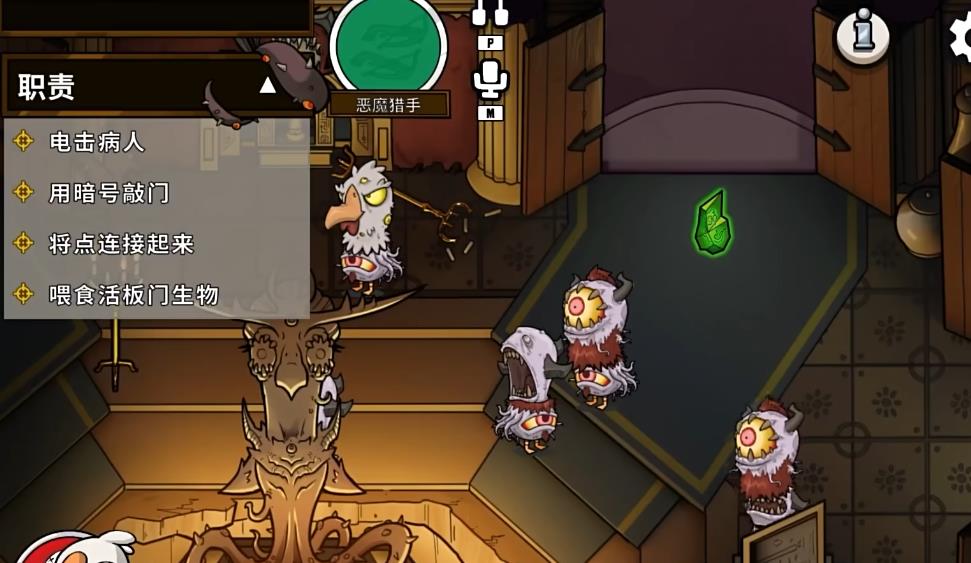Screen dimensions: 971x563
Task: Choose the 将点连接起来 task
Action: (x=121, y=244)
